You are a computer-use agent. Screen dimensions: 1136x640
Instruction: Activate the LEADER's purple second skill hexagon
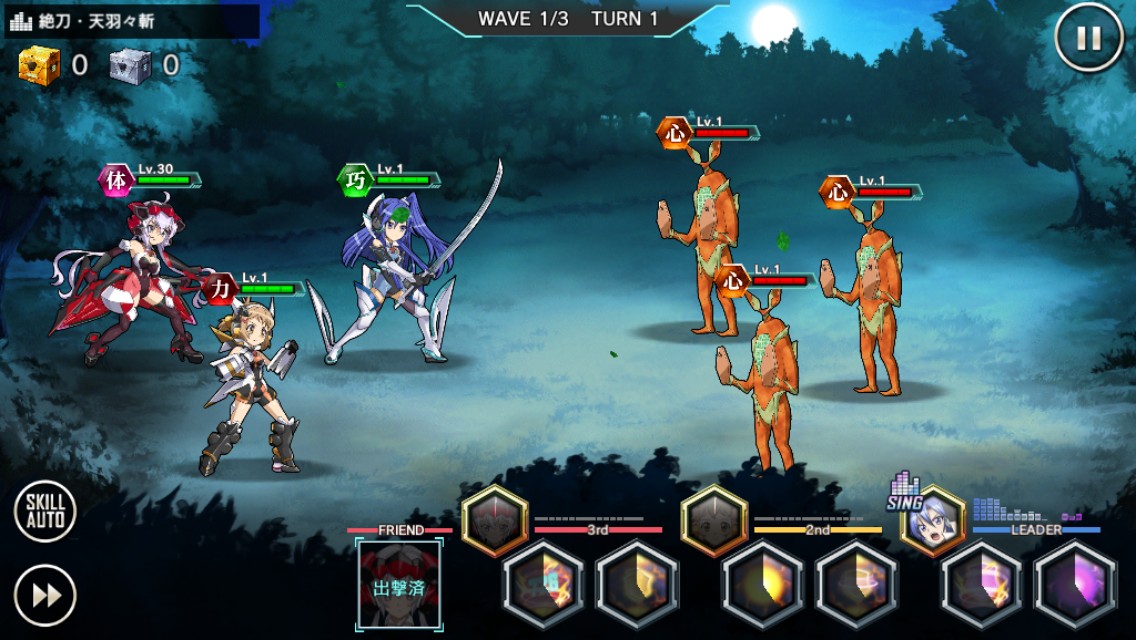click(x=1075, y=585)
